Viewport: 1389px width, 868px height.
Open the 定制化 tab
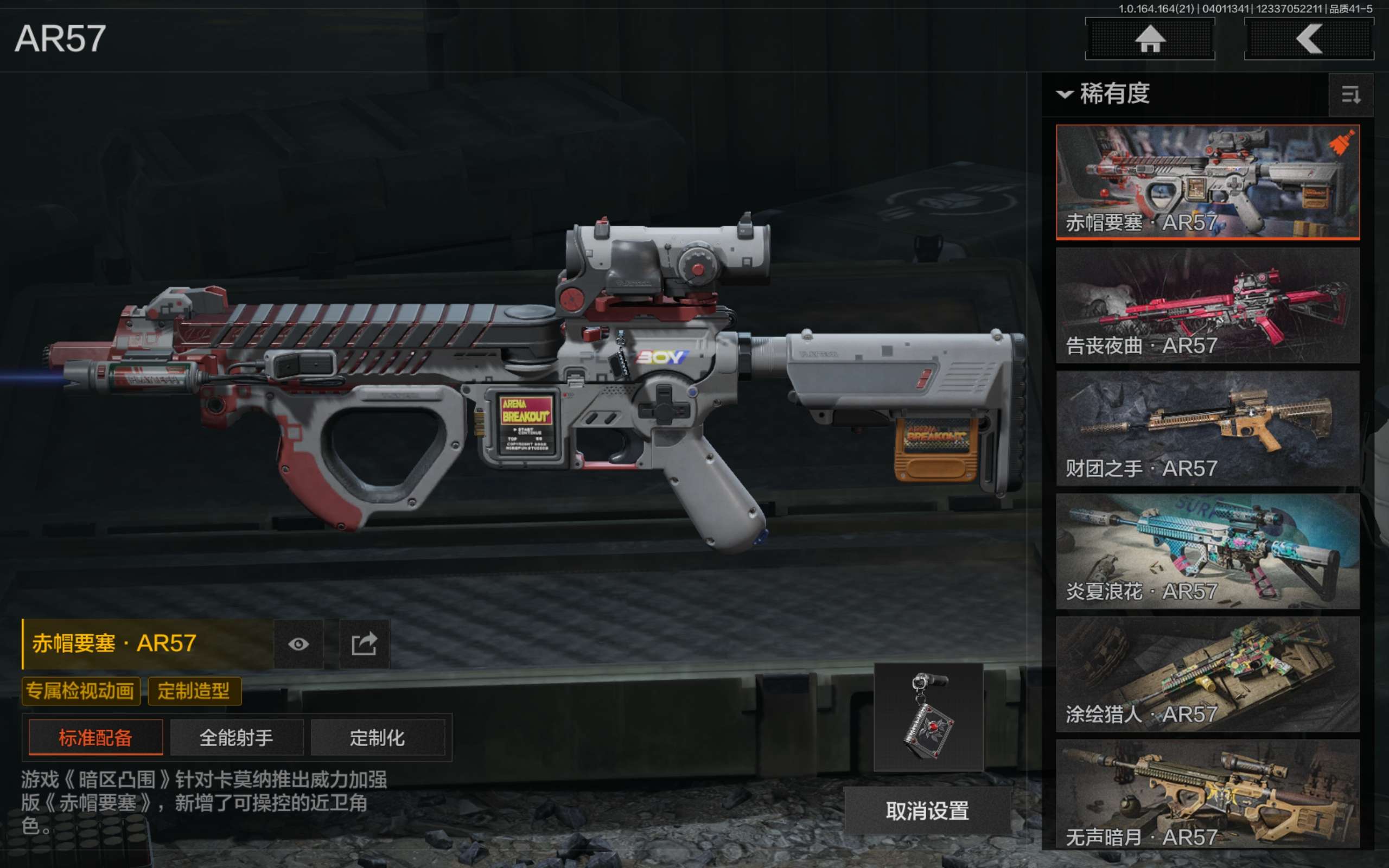pos(377,738)
